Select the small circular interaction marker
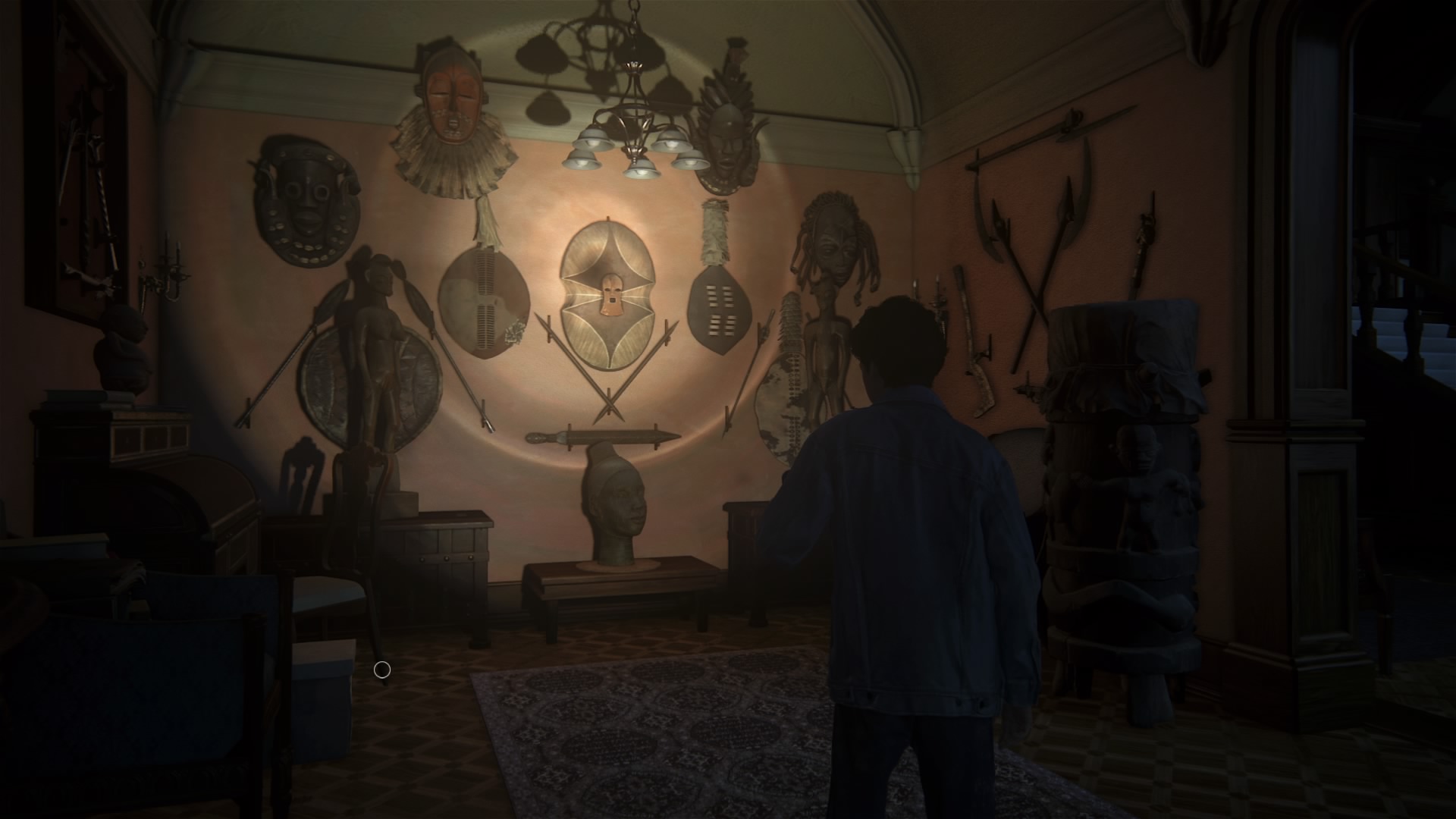This screenshot has width=1456, height=819. pyautogui.click(x=382, y=670)
